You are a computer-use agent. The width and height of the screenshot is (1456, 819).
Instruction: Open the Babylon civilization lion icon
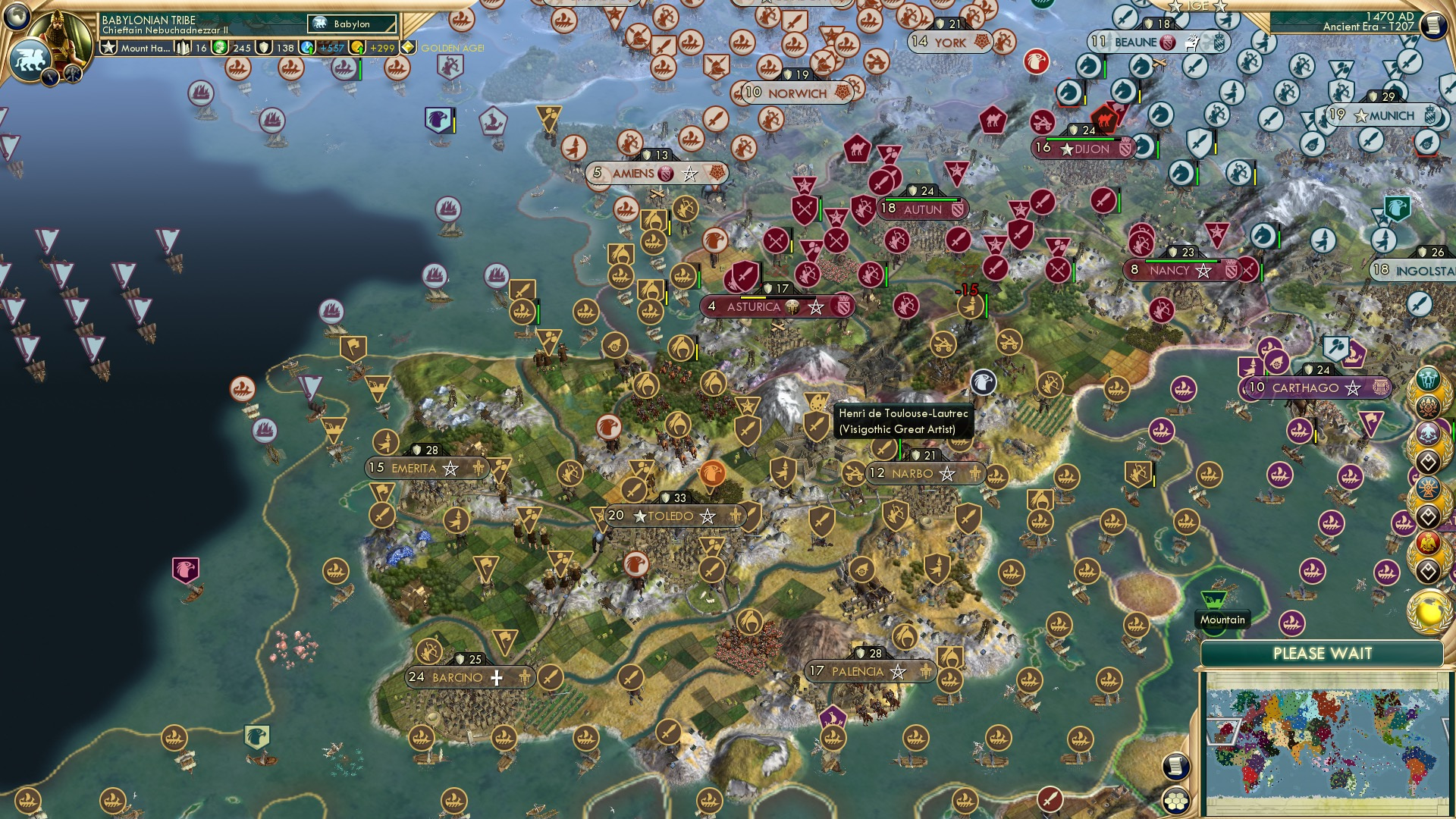pos(31,59)
